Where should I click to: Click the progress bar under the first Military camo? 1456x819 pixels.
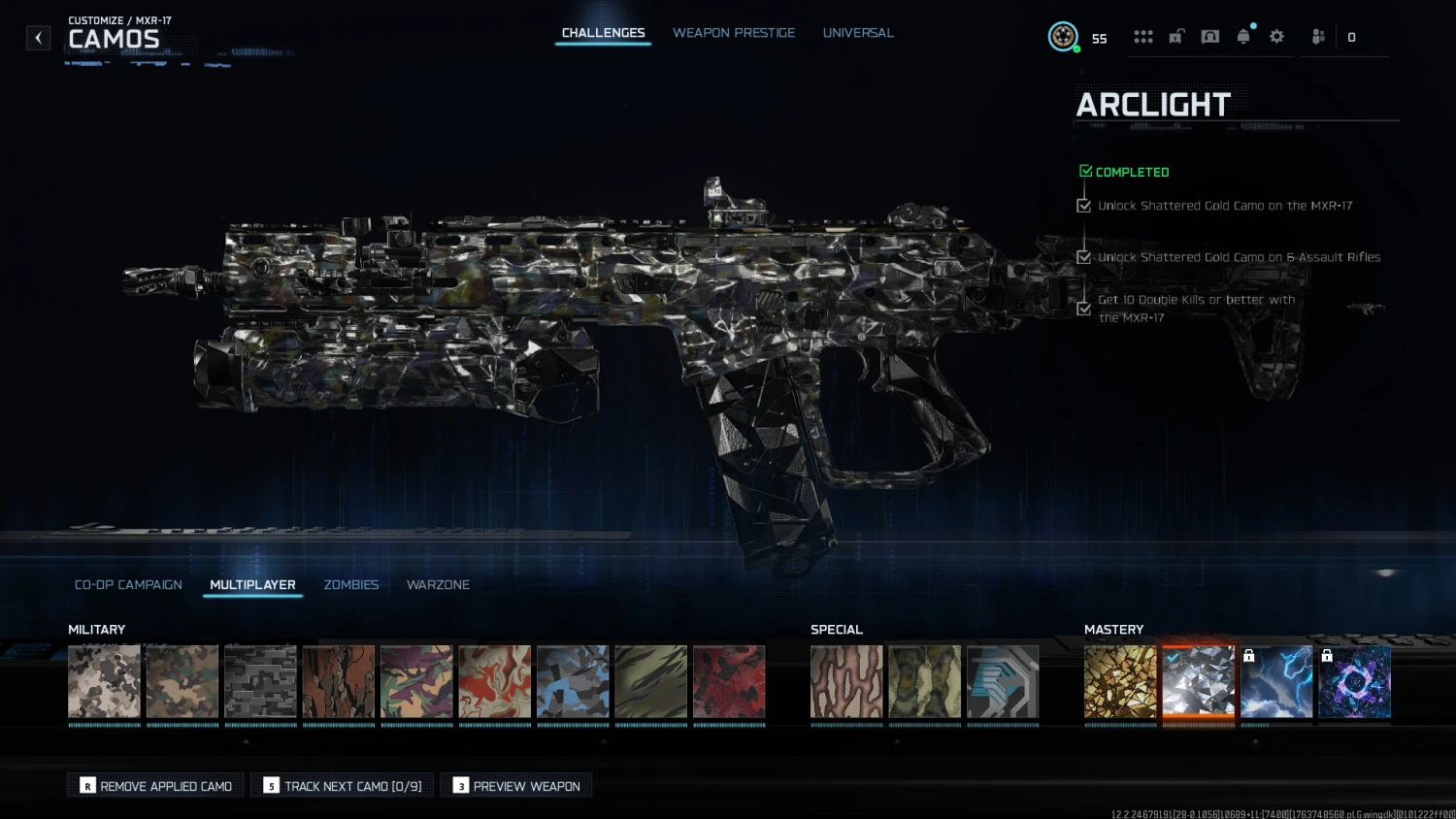tap(104, 724)
